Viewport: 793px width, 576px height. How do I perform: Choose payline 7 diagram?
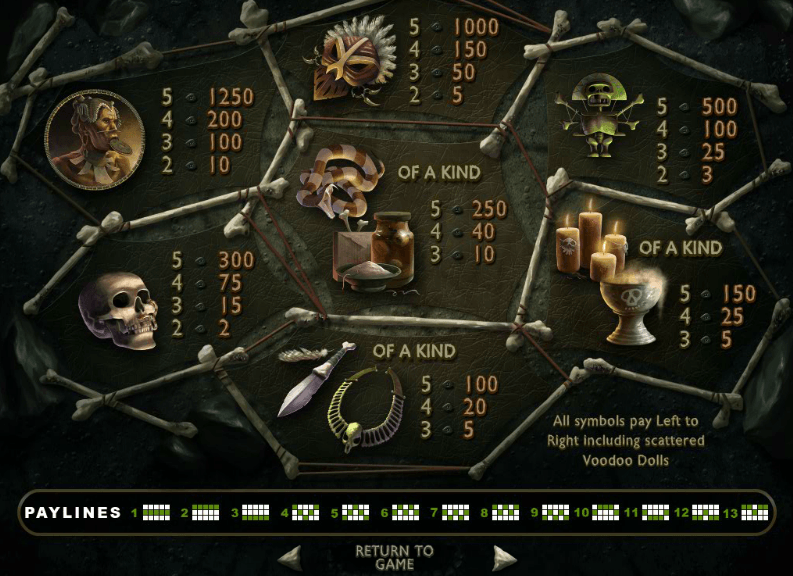(x=455, y=513)
